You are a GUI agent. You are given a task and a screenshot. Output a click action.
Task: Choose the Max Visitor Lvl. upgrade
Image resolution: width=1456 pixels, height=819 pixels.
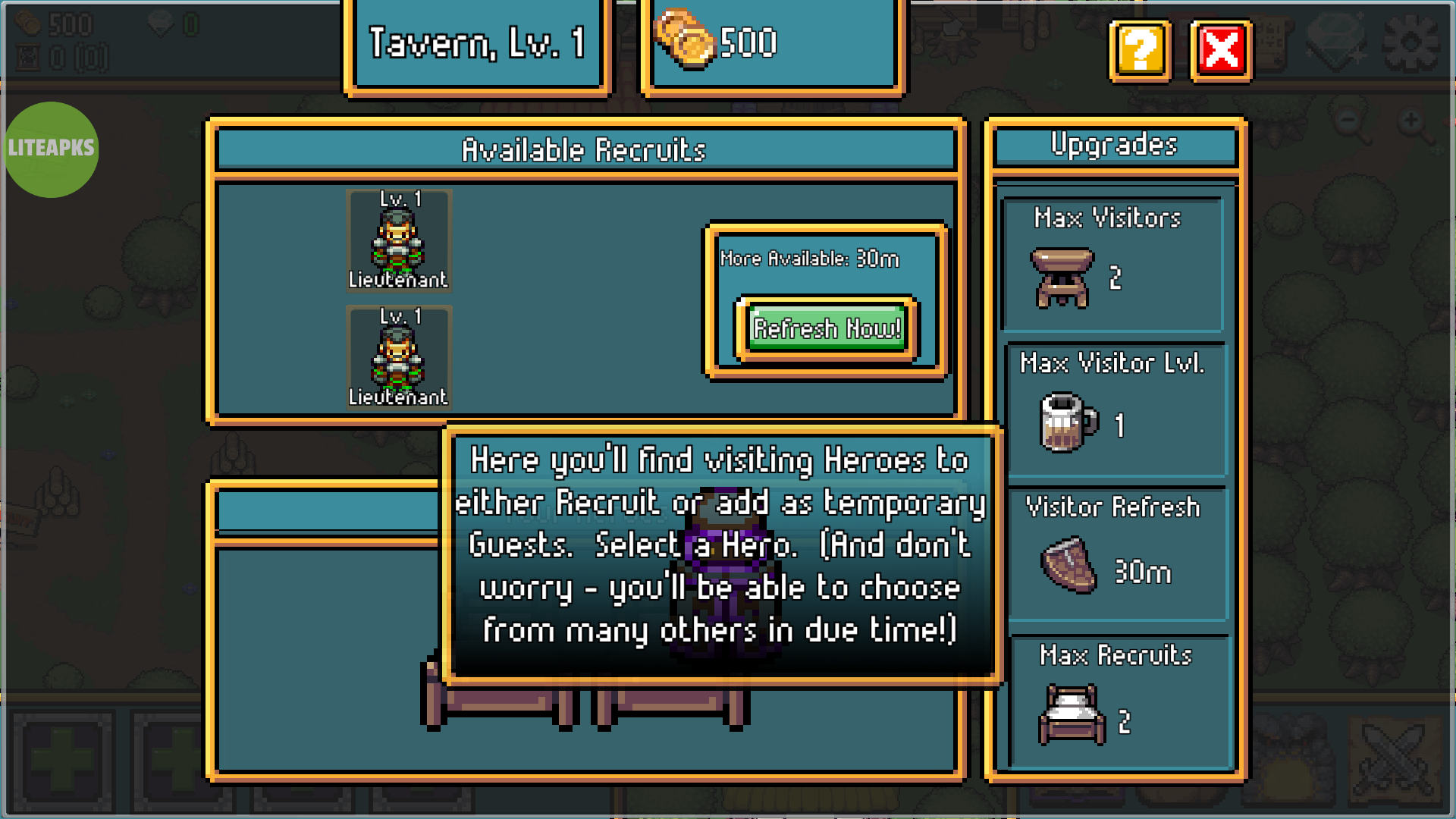(1114, 408)
